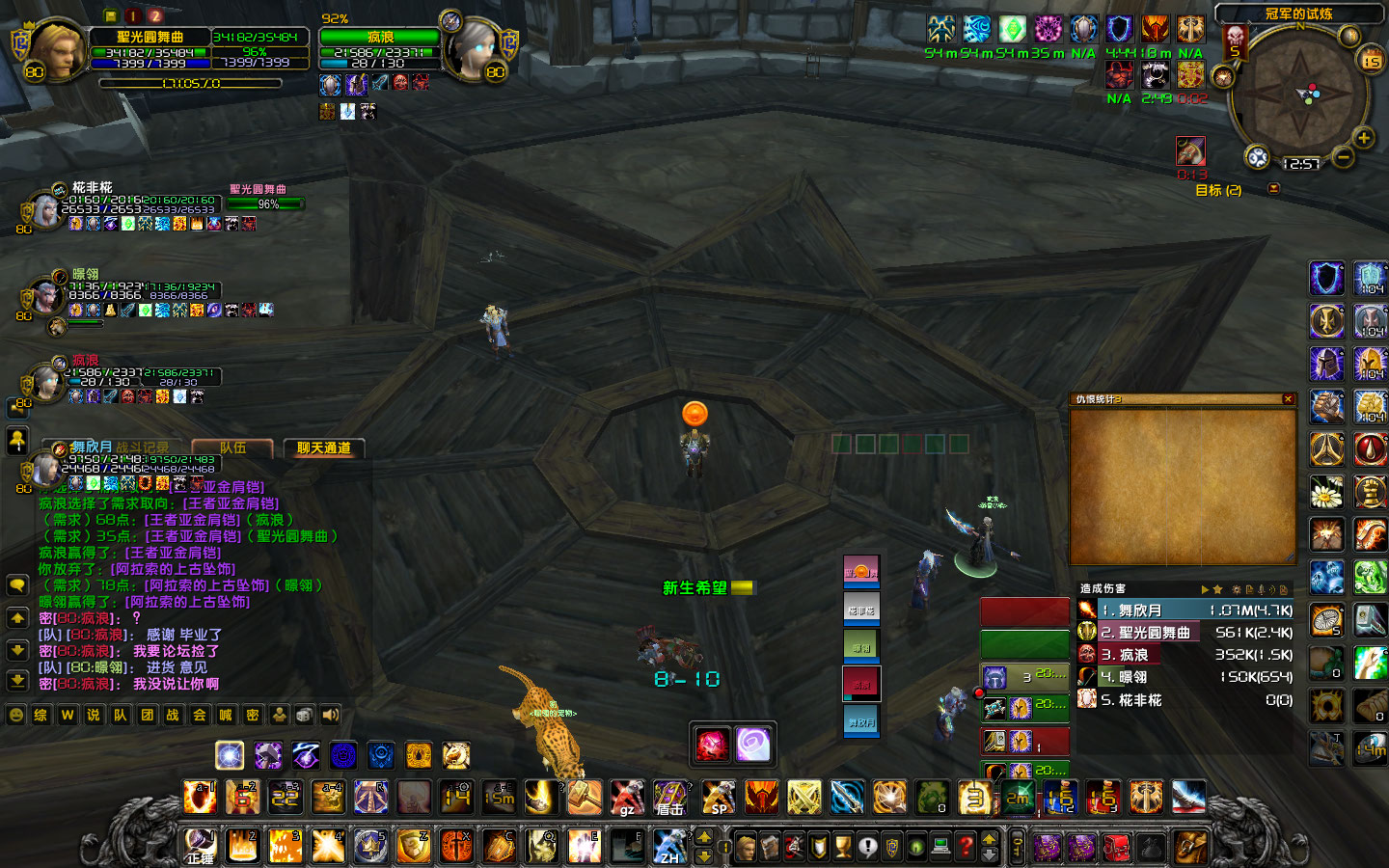Switch to the 队伍 chat tab

tap(233, 448)
